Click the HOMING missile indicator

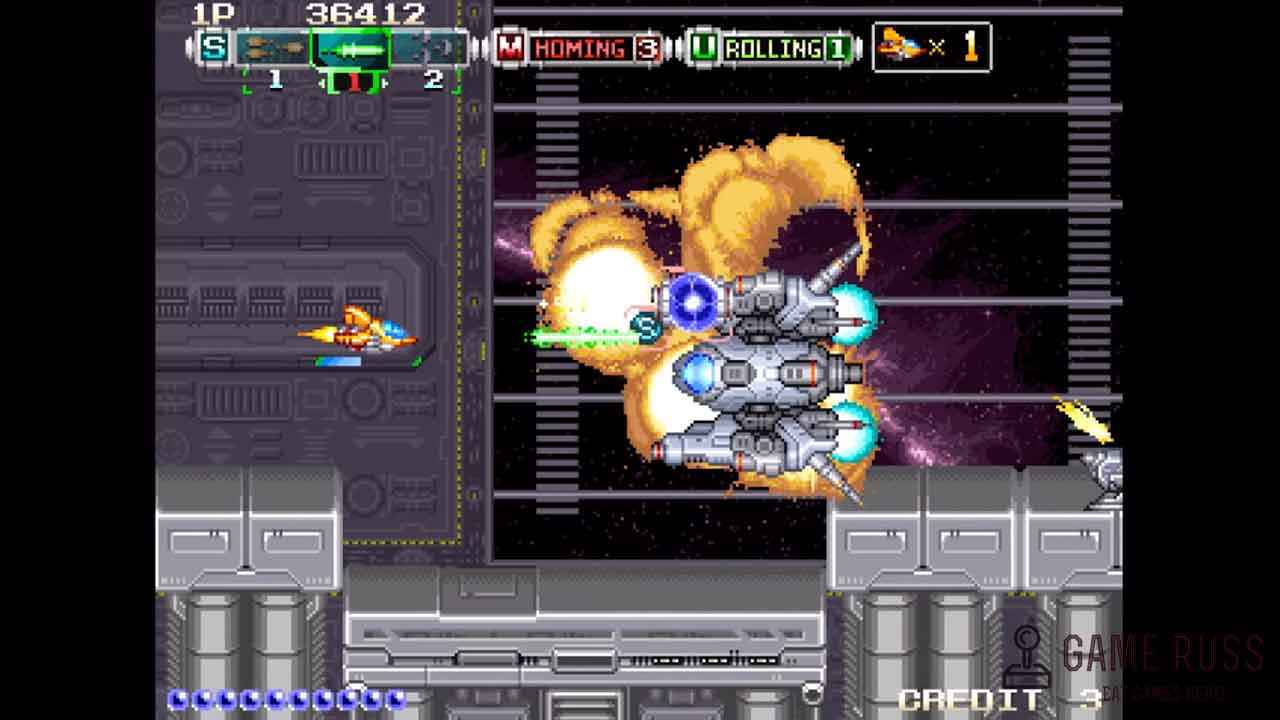coord(580,48)
